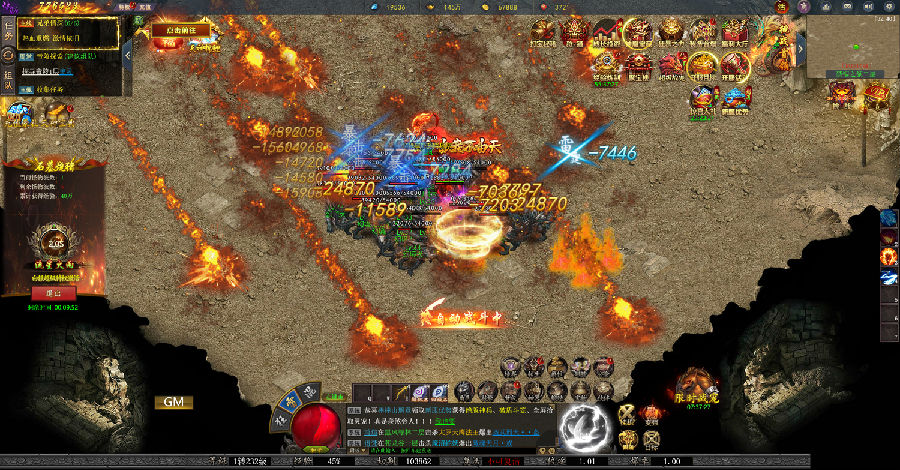The image size is (900, 470).
Task: Open the red-arrow stock chart event icon
Action: [606, 34]
